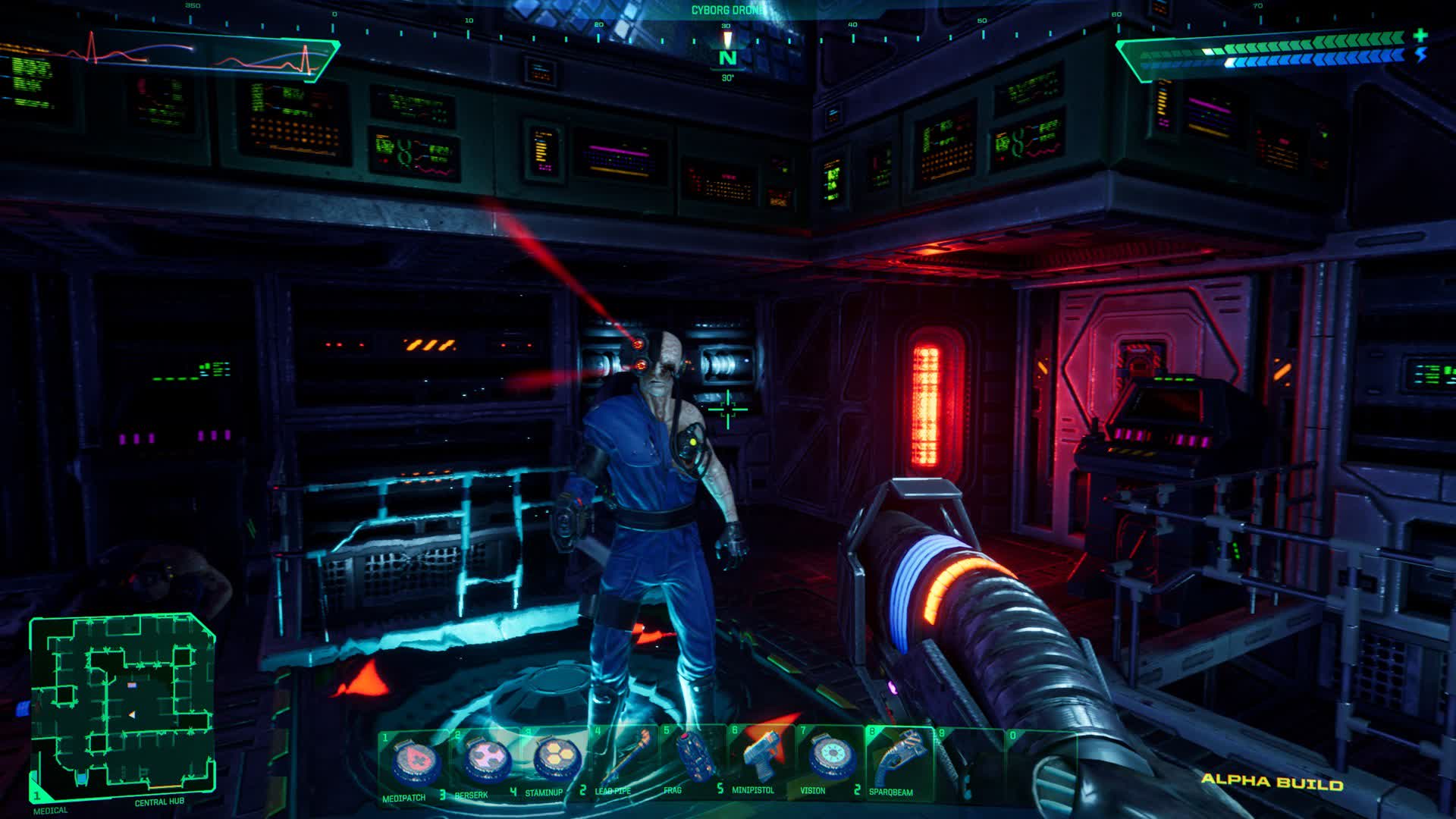The width and height of the screenshot is (1456, 819).
Task: Click the CYBORG DRONE enemy nameplate
Action: pos(730,11)
